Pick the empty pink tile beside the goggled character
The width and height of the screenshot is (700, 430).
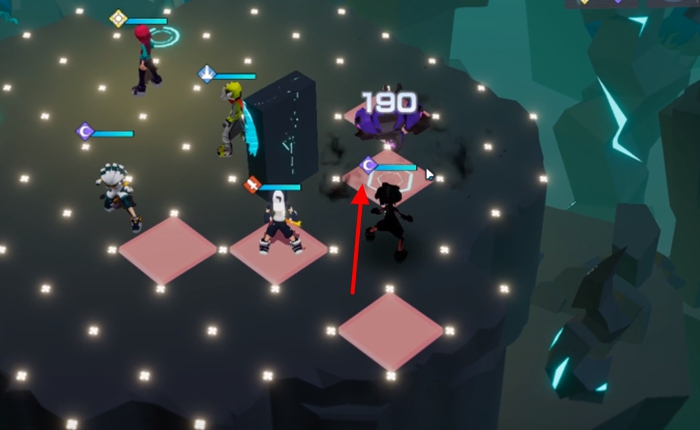pos(167,250)
